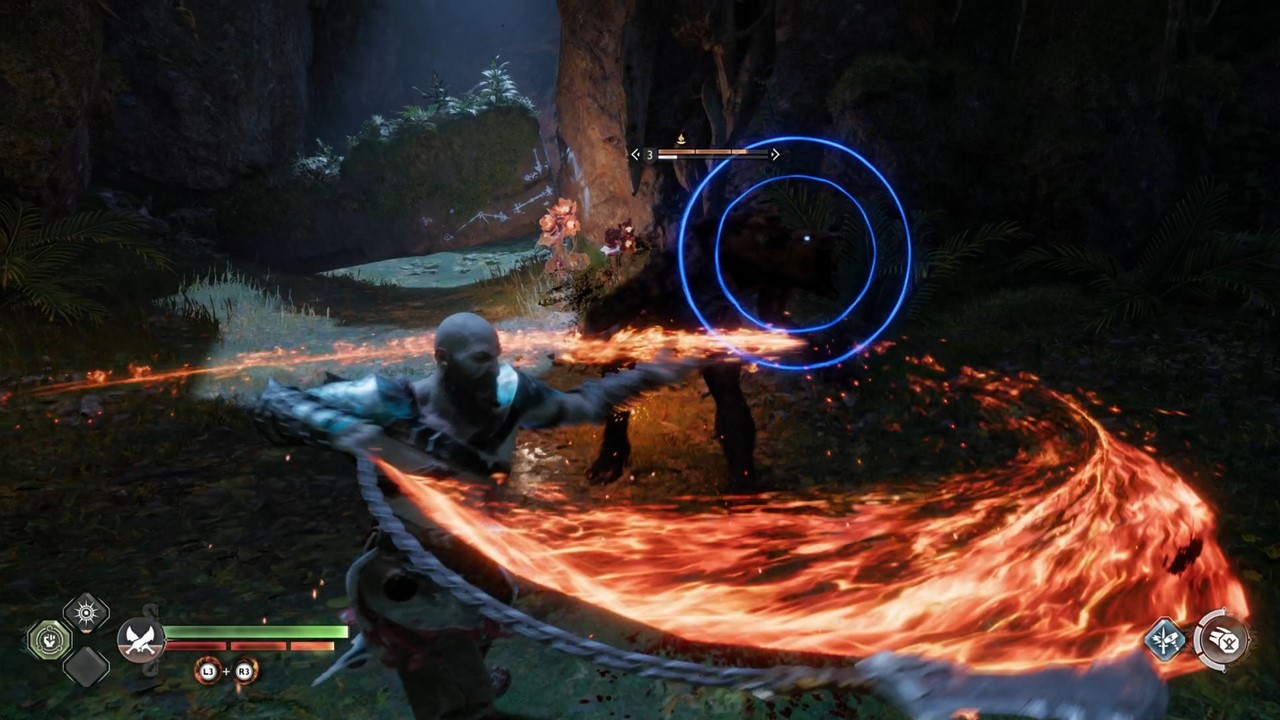Click the left chevron on enemy health bar
1280x720 pixels.
point(635,154)
